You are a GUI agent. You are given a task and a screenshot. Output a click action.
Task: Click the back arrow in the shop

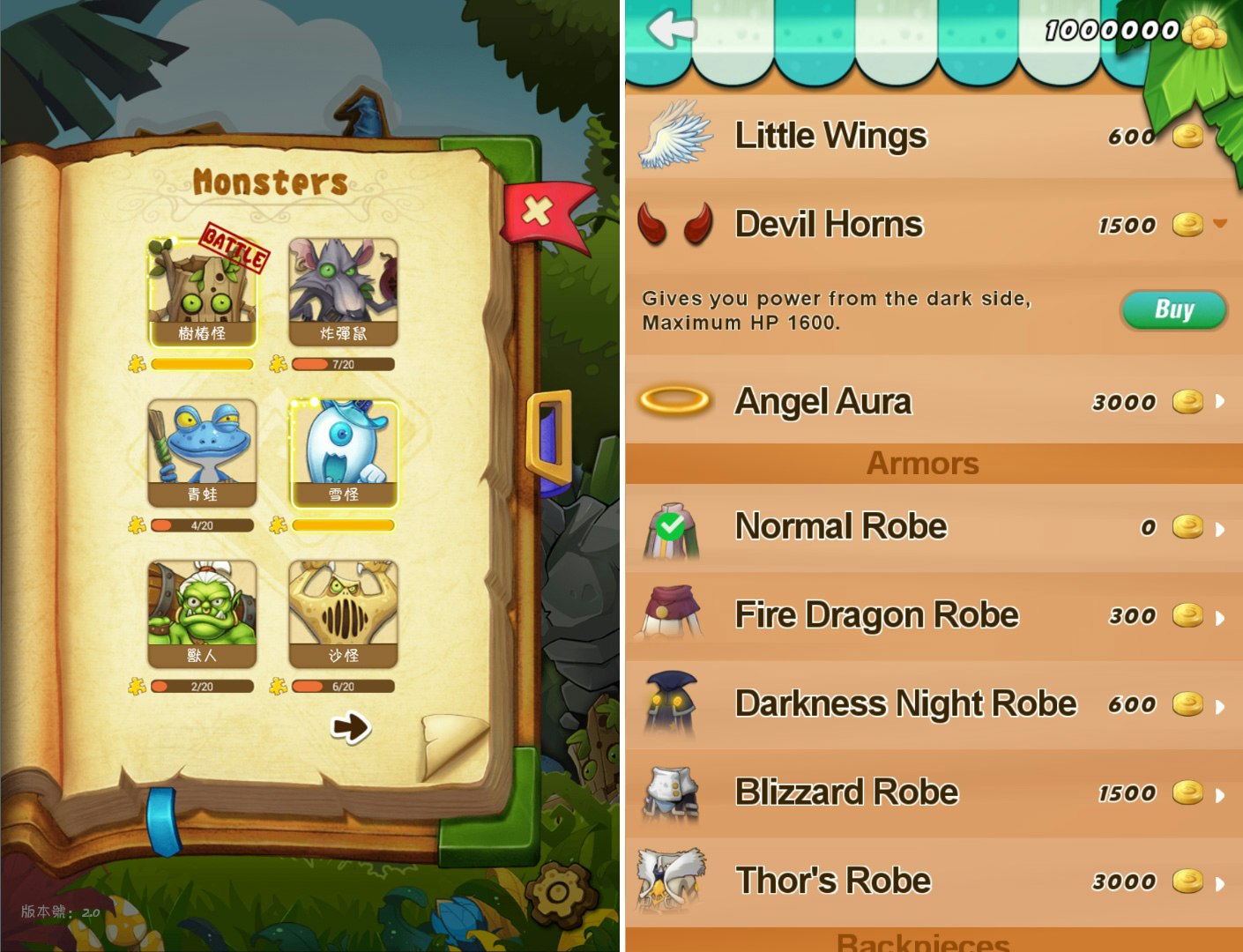[x=667, y=29]
